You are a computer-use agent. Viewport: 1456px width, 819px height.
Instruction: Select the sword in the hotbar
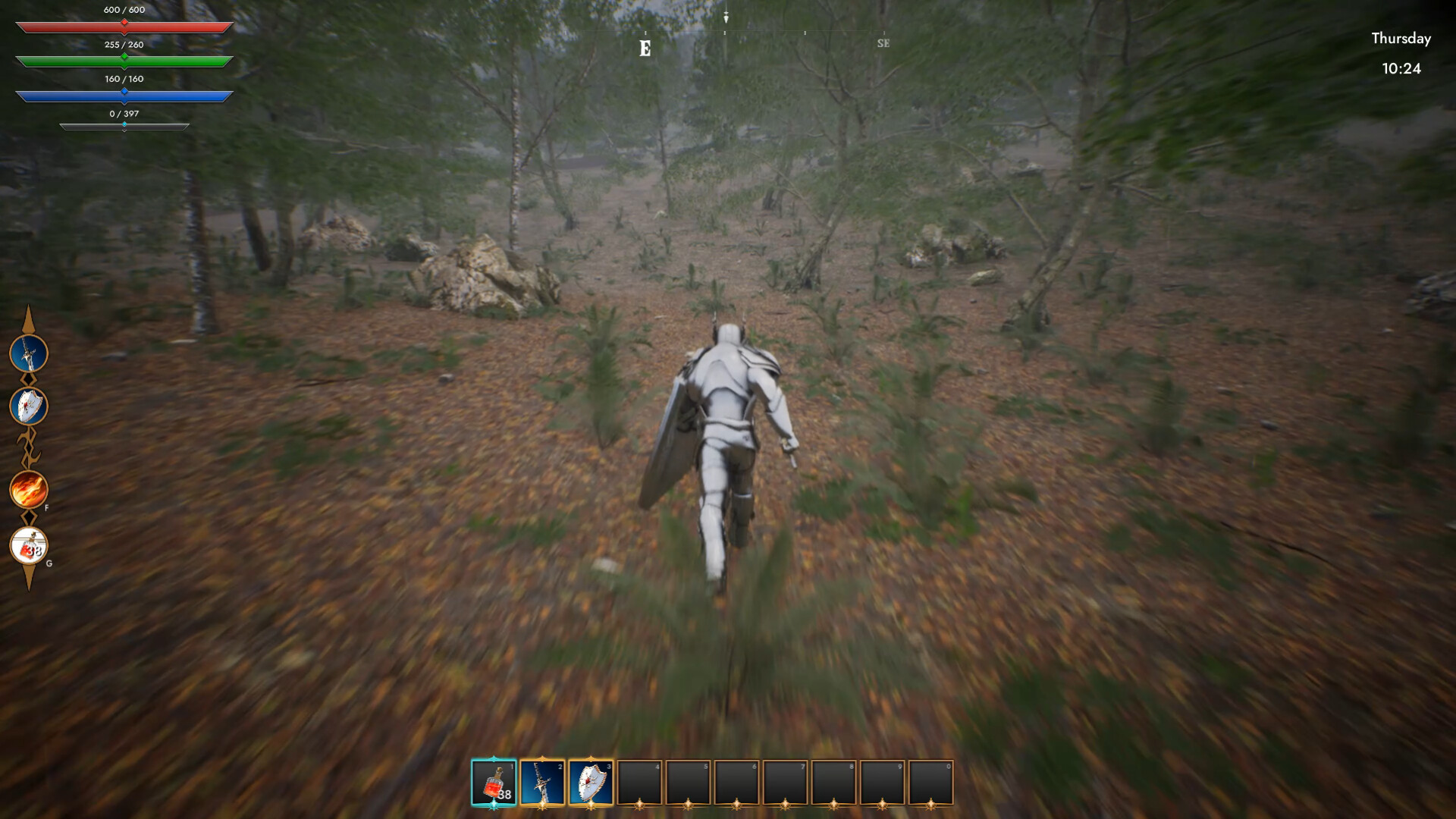(542, 783)
